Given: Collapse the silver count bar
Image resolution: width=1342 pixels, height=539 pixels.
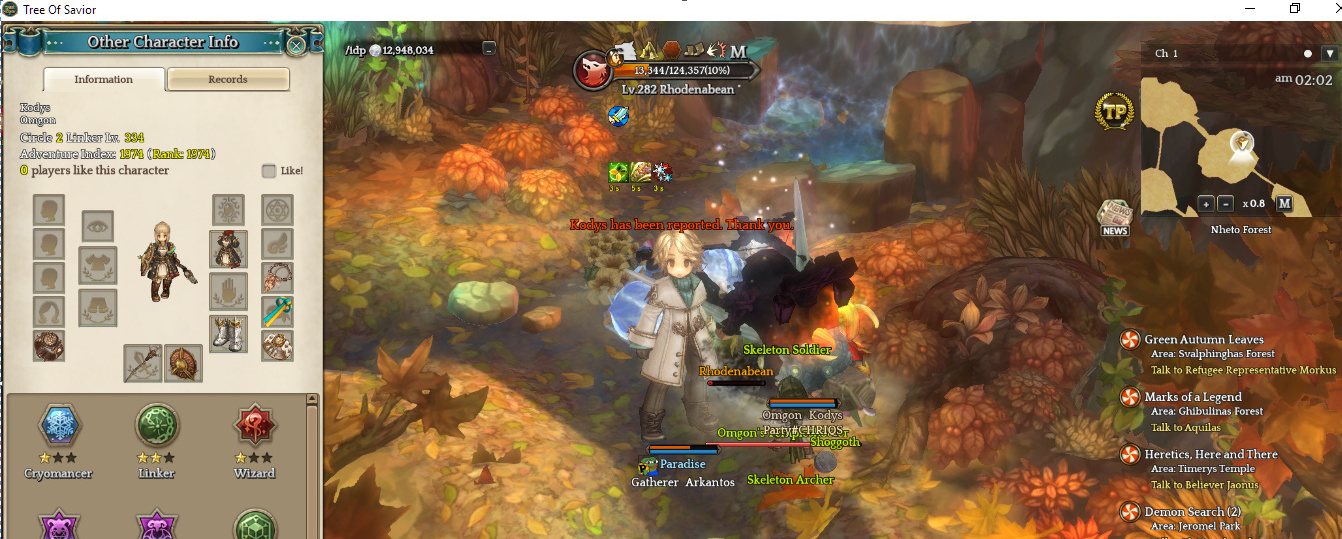Looking at the screenshot, I should 488,48.
